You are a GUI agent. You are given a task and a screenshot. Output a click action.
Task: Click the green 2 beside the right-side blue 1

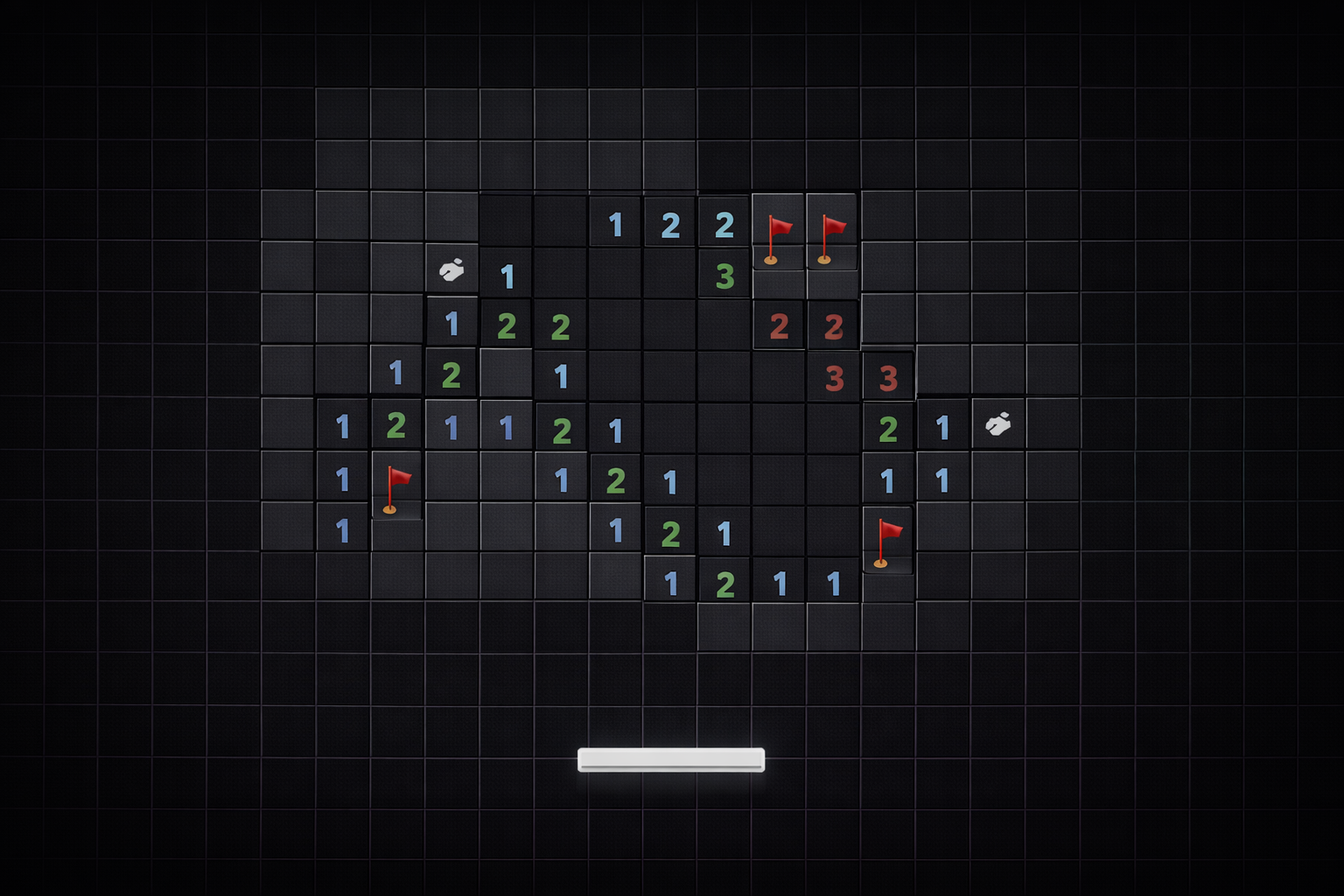pyautogui.click(x=887, y=426)
